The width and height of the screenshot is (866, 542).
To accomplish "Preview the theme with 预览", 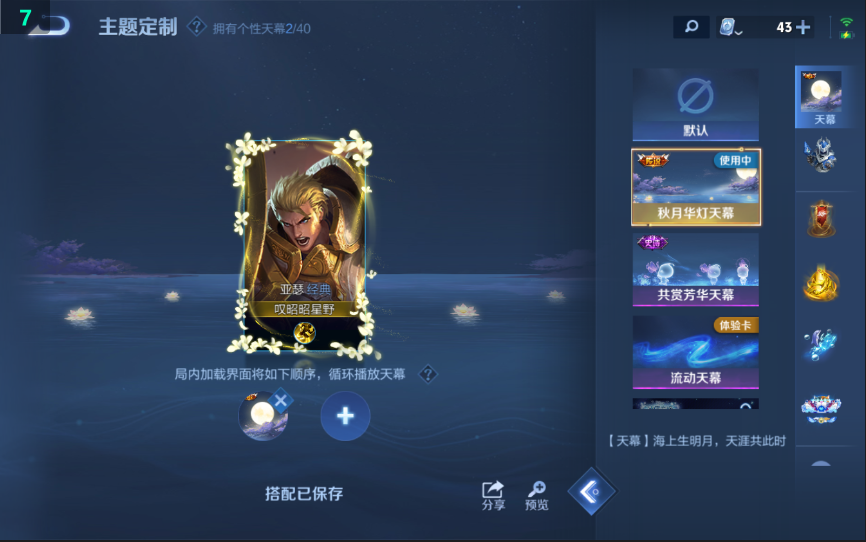I will point(537,494).
